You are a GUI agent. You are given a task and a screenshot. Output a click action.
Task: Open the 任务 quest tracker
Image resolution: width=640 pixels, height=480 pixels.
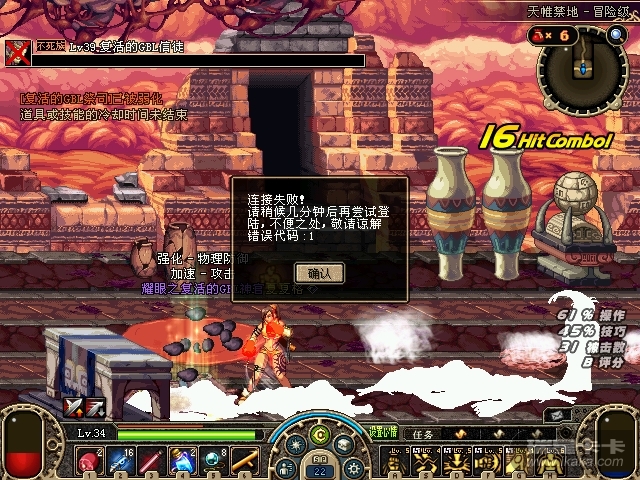coord(422,435)
